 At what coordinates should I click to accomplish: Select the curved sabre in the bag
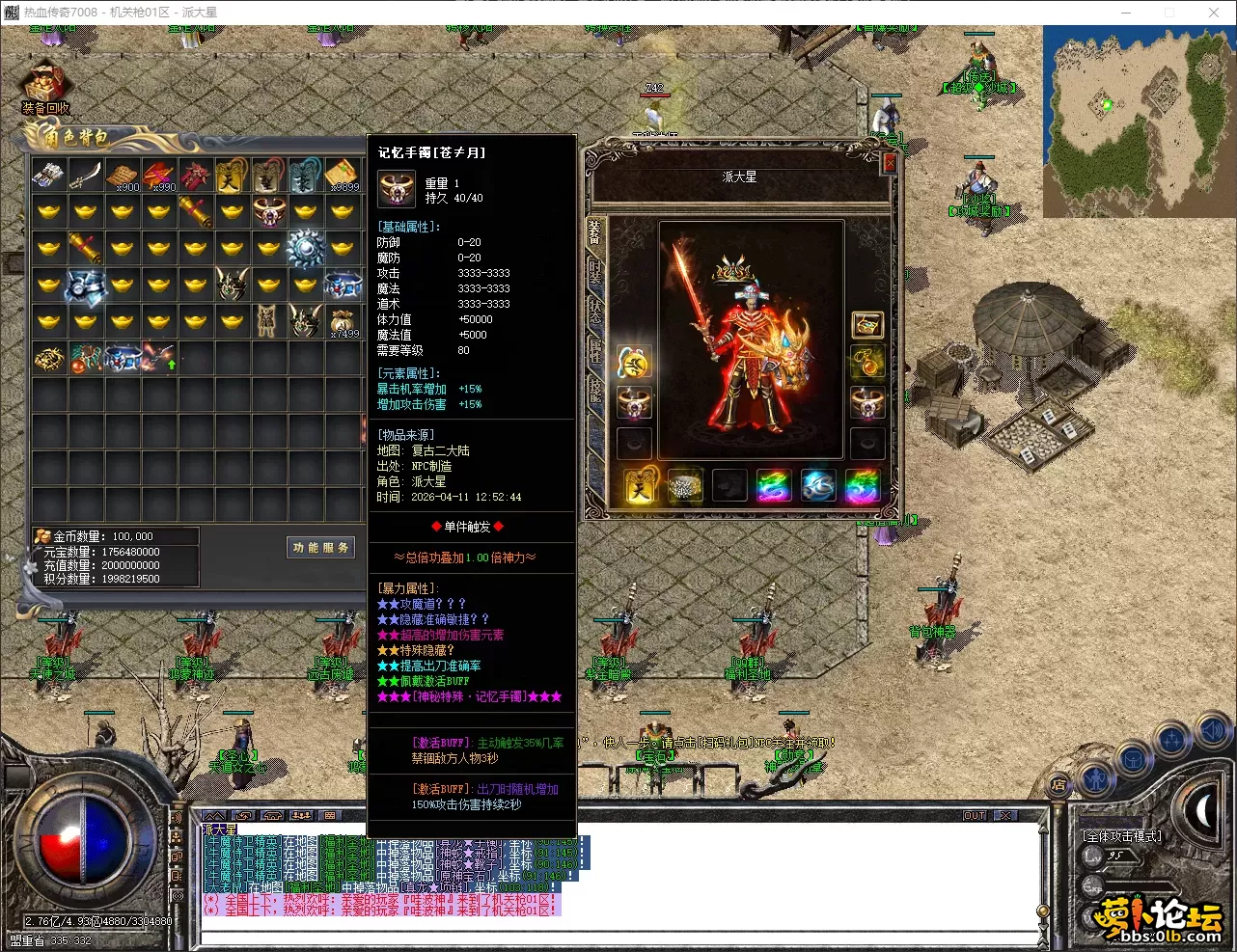click(x=86, y=175)
